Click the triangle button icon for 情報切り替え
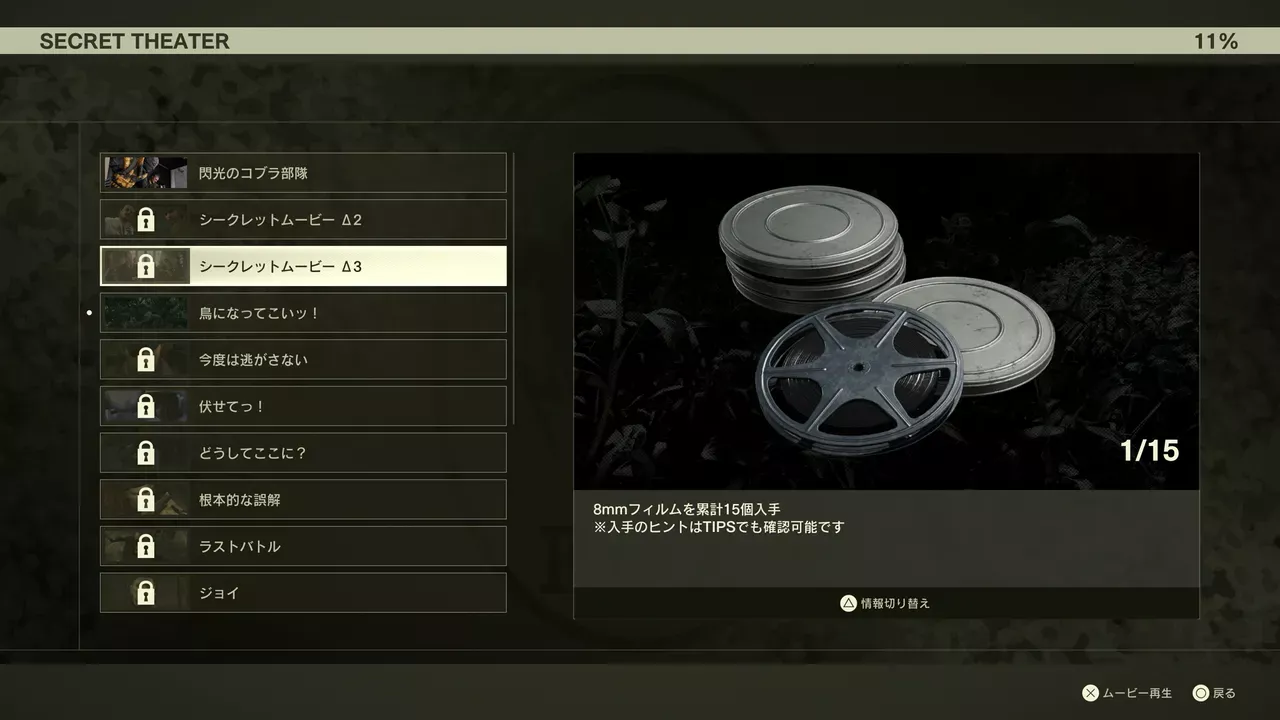The height and width of the screenshot is (720, 1280). (847, 602)
